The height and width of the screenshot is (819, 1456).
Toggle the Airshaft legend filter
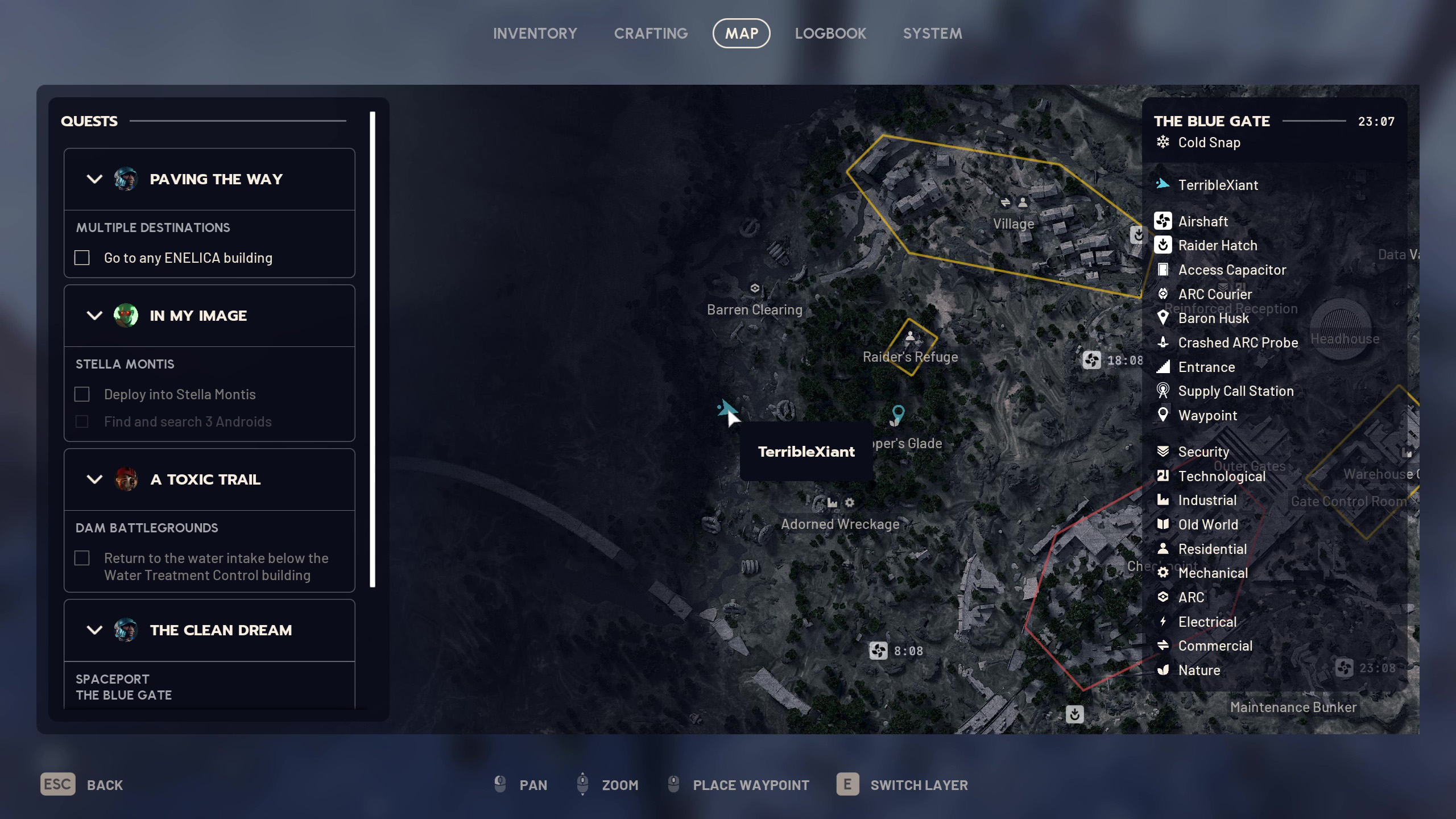click(x=1202, y=221)
